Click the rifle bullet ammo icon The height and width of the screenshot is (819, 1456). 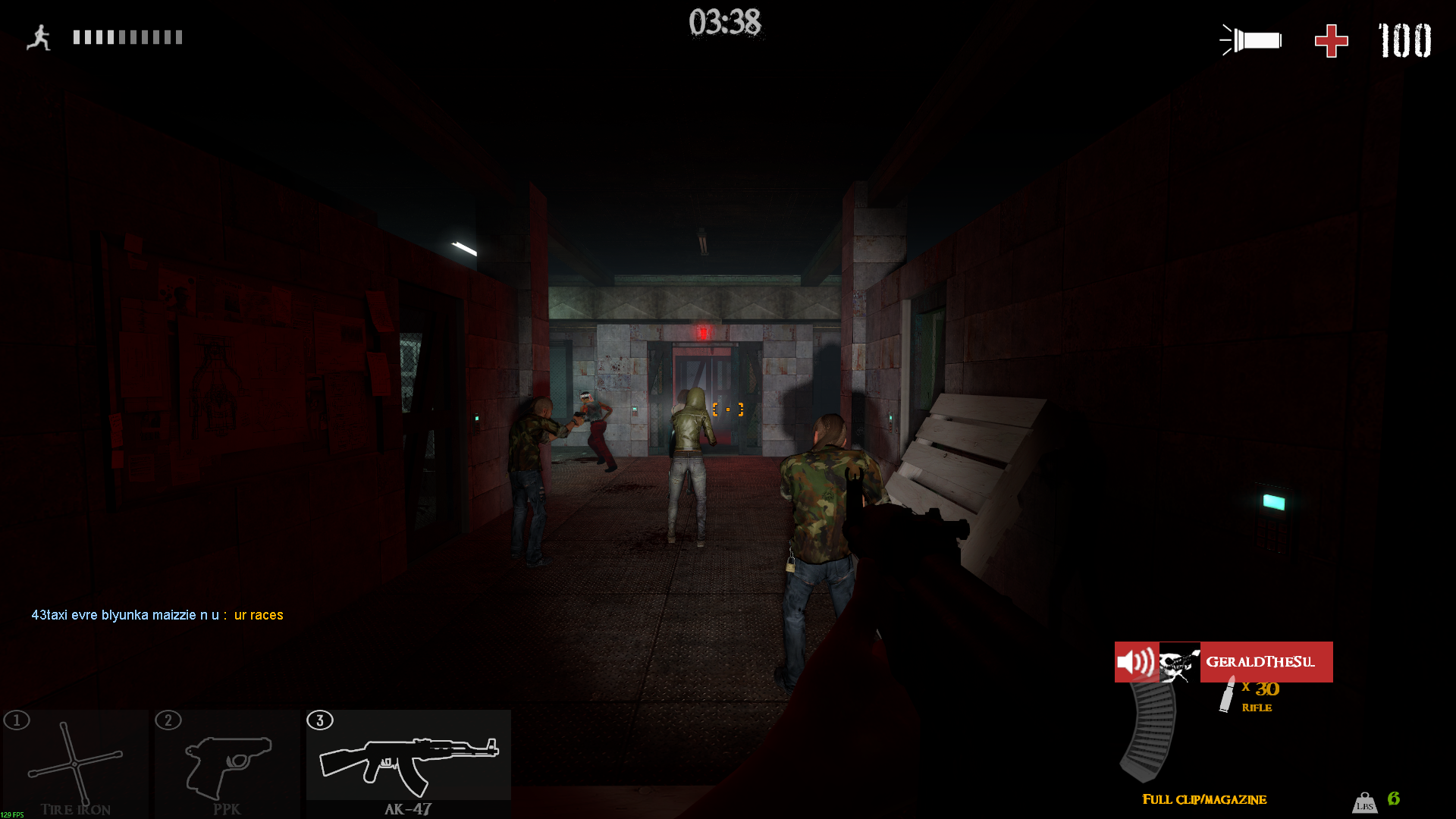tap(1227, 695)
